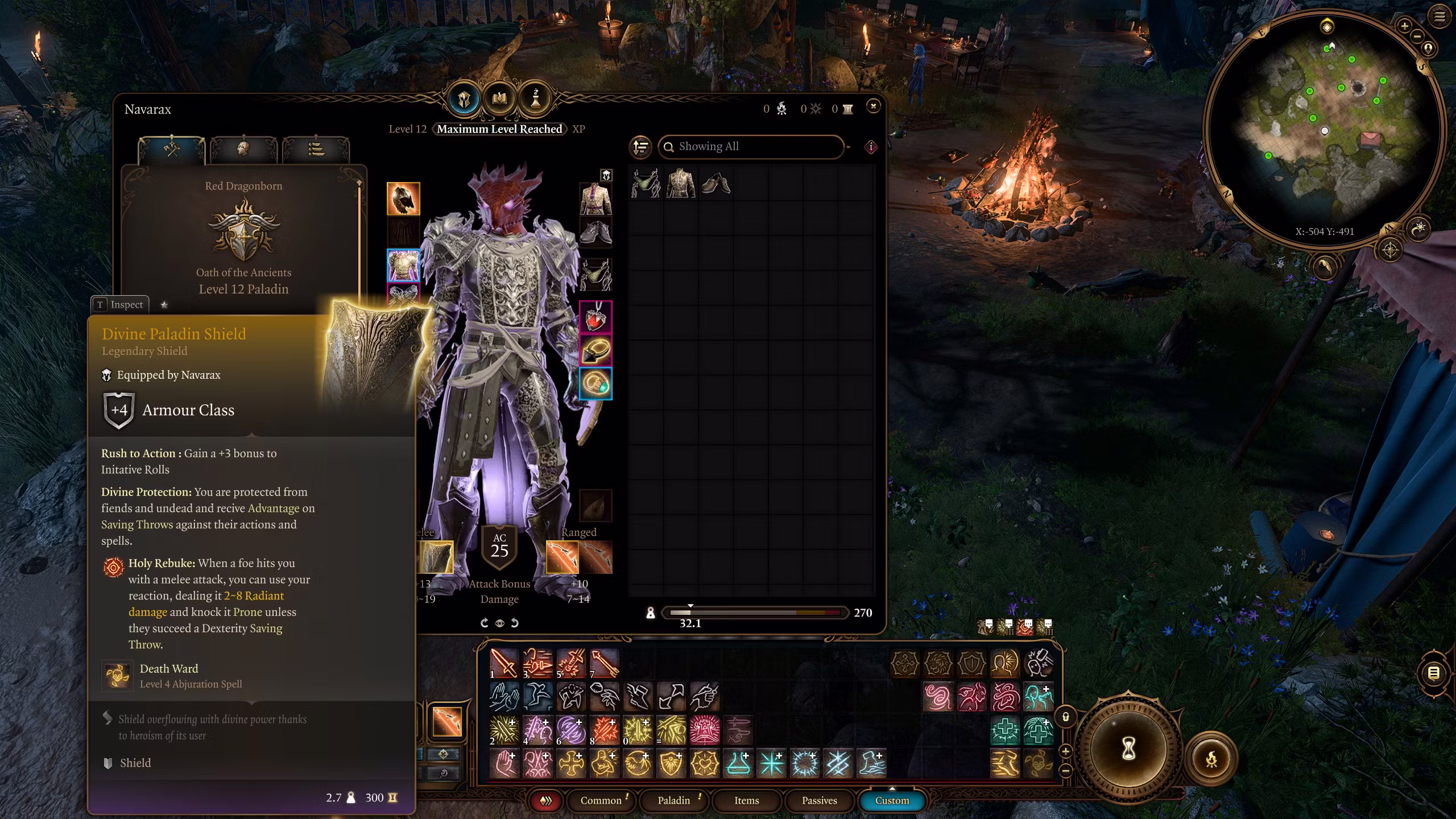Open the campfire rest button
This screenshot has width=1456, height=819.
(x=1211, y=759)
